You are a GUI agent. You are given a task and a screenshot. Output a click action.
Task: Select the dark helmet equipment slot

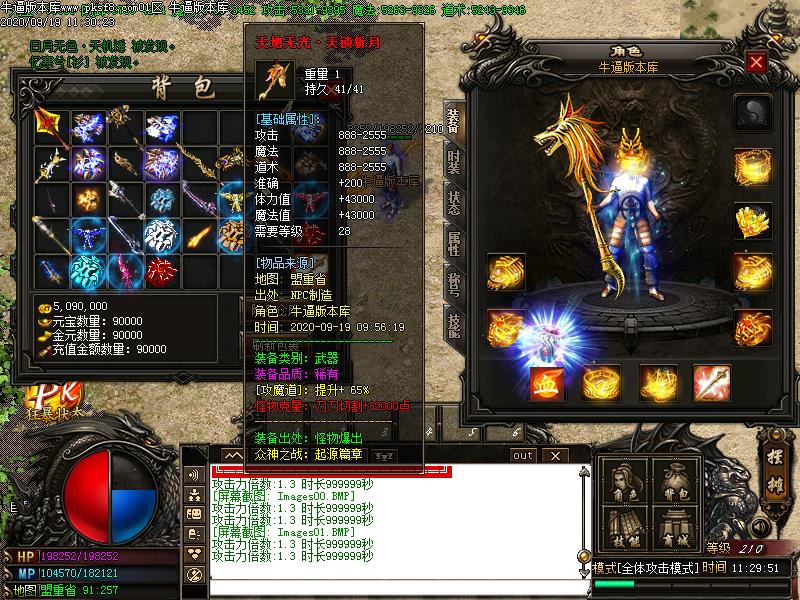coord(751,112)
